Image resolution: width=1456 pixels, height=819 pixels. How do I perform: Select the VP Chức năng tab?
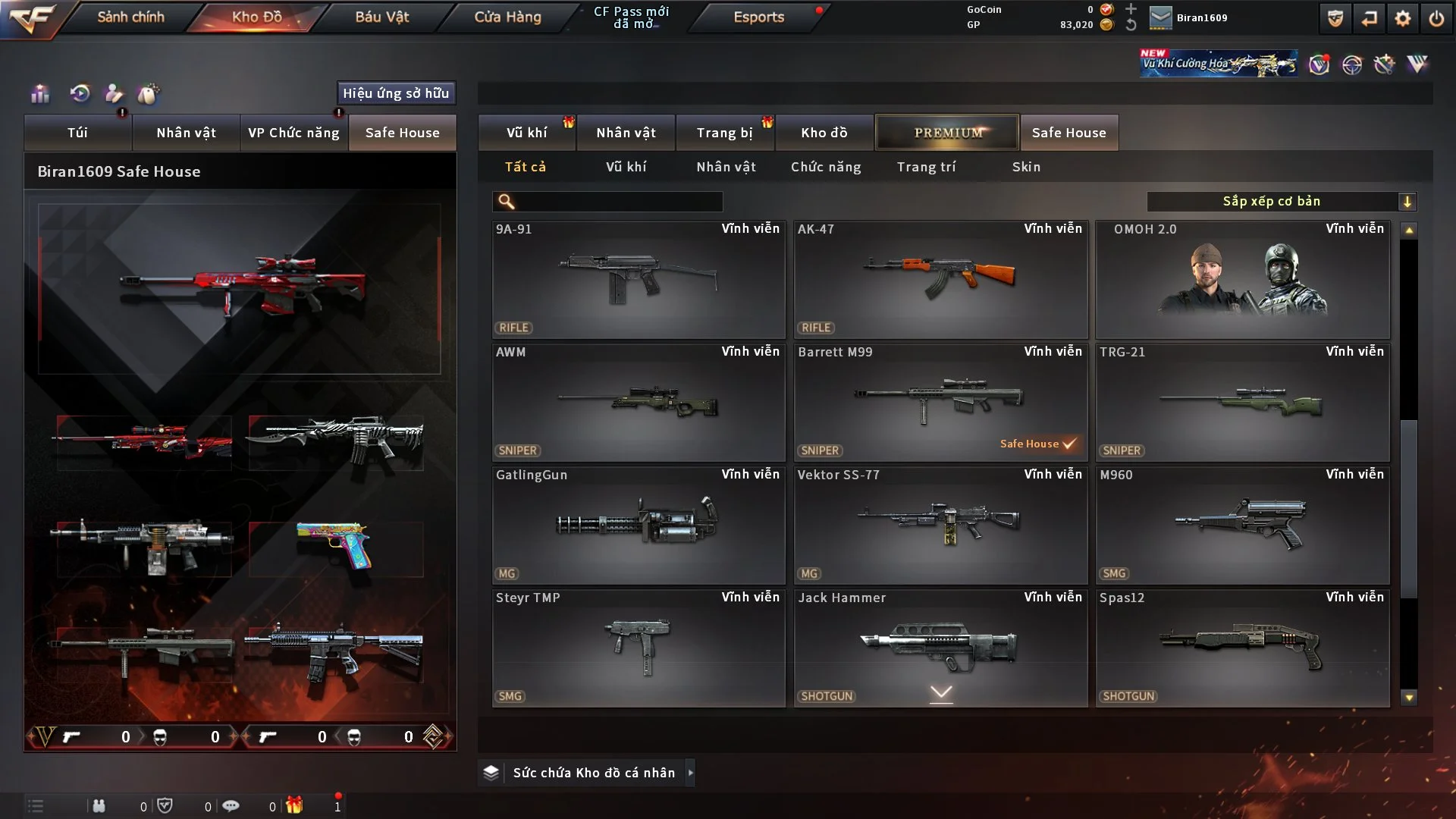coord(293,133)
